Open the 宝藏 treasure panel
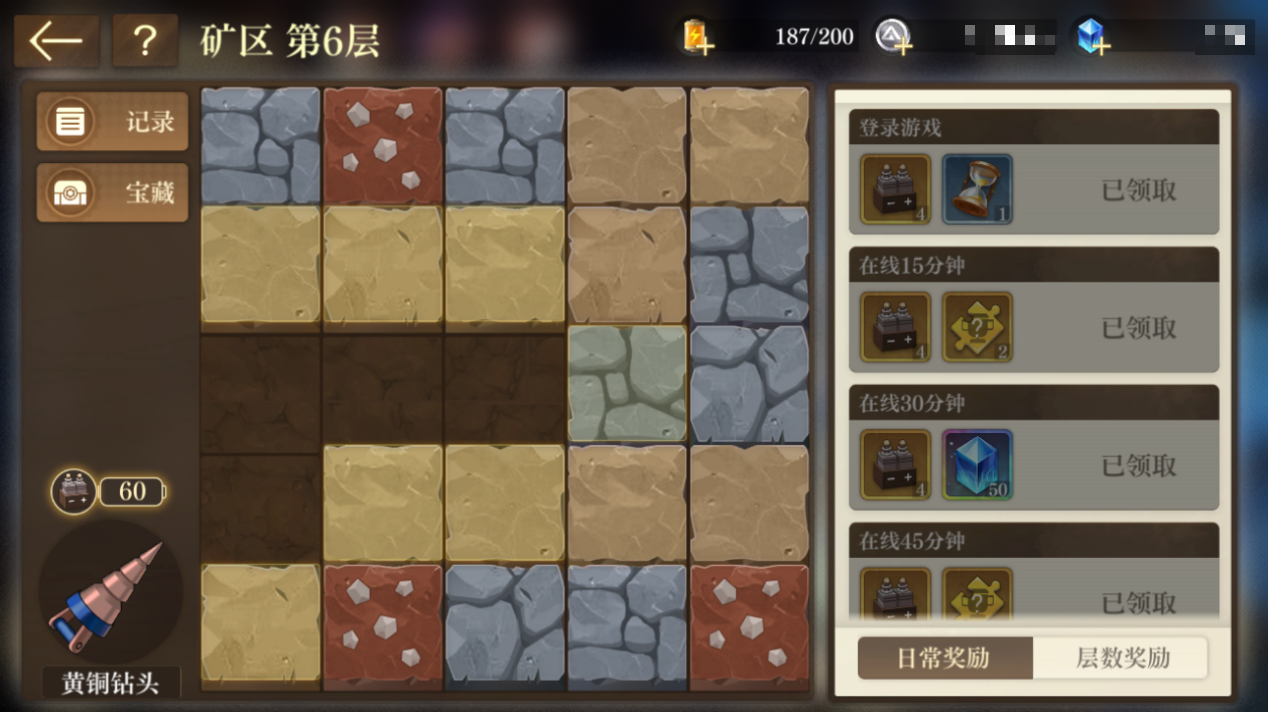Screen dimensions: 1268x712 112,193
